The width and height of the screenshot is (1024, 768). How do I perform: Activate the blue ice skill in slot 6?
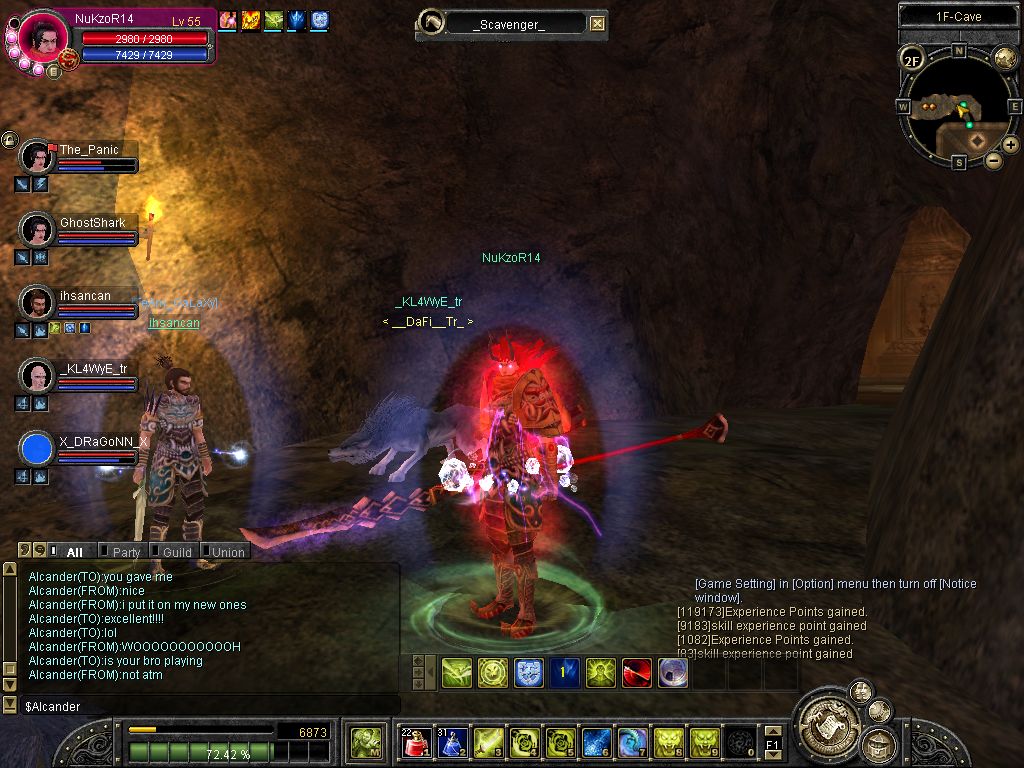[596, 742]
